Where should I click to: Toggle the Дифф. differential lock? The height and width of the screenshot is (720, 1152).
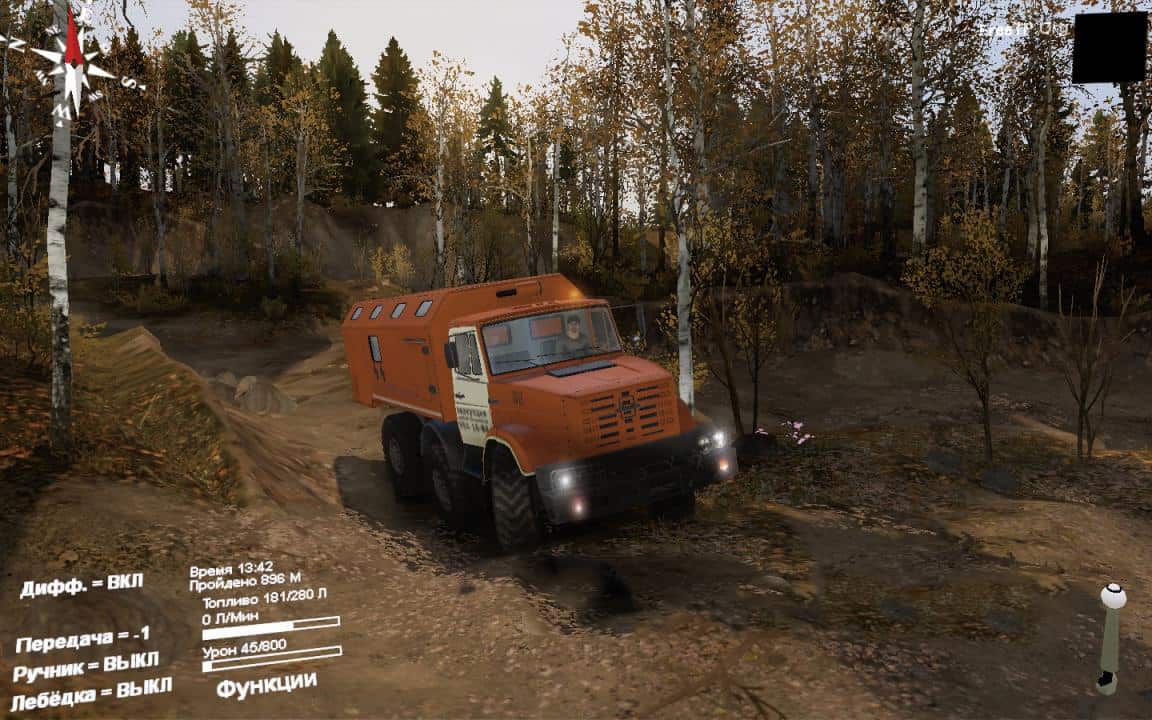(x=81, y=584)
